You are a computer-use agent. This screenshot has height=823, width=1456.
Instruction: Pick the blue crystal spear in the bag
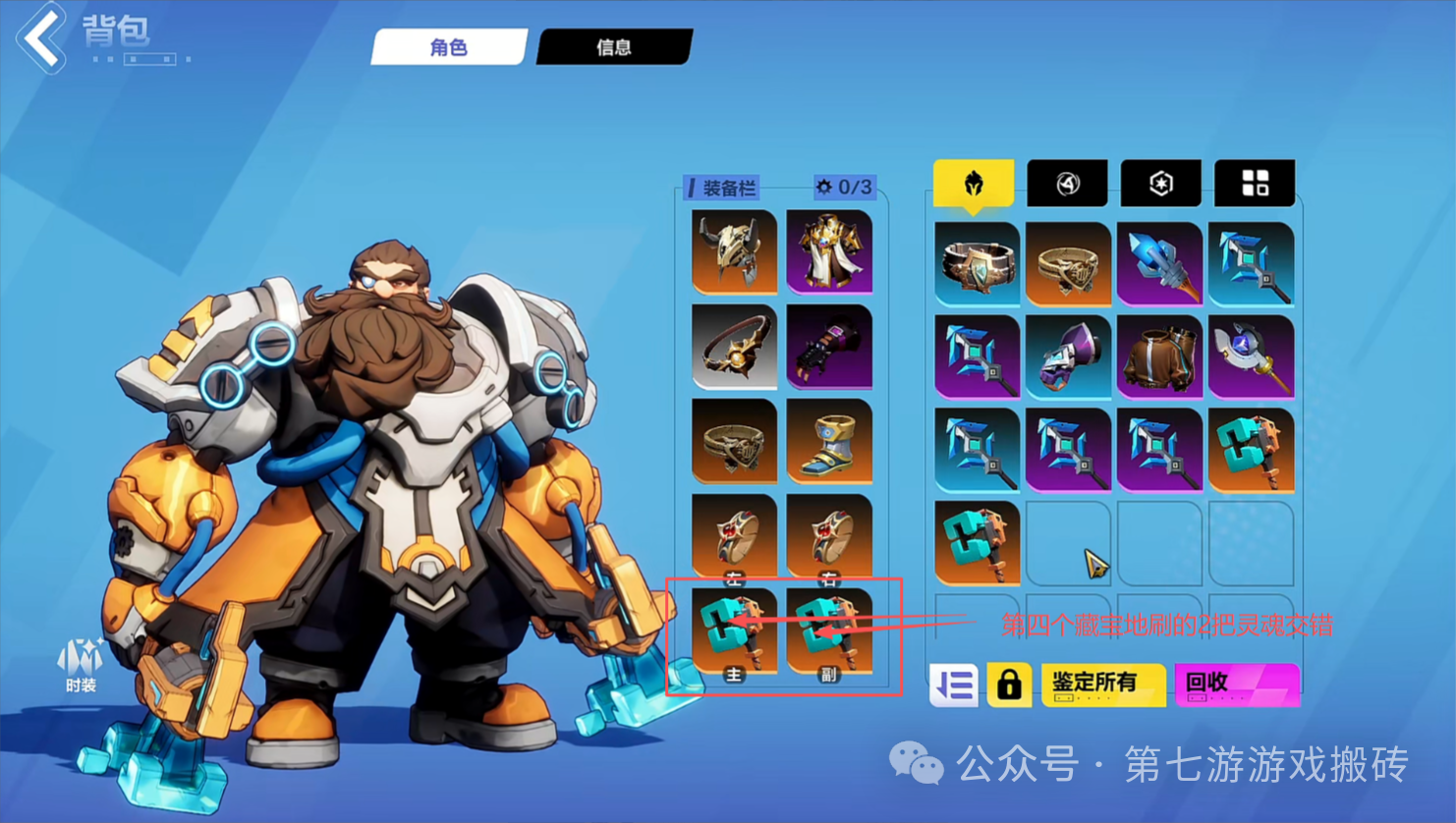(1159, 263)
